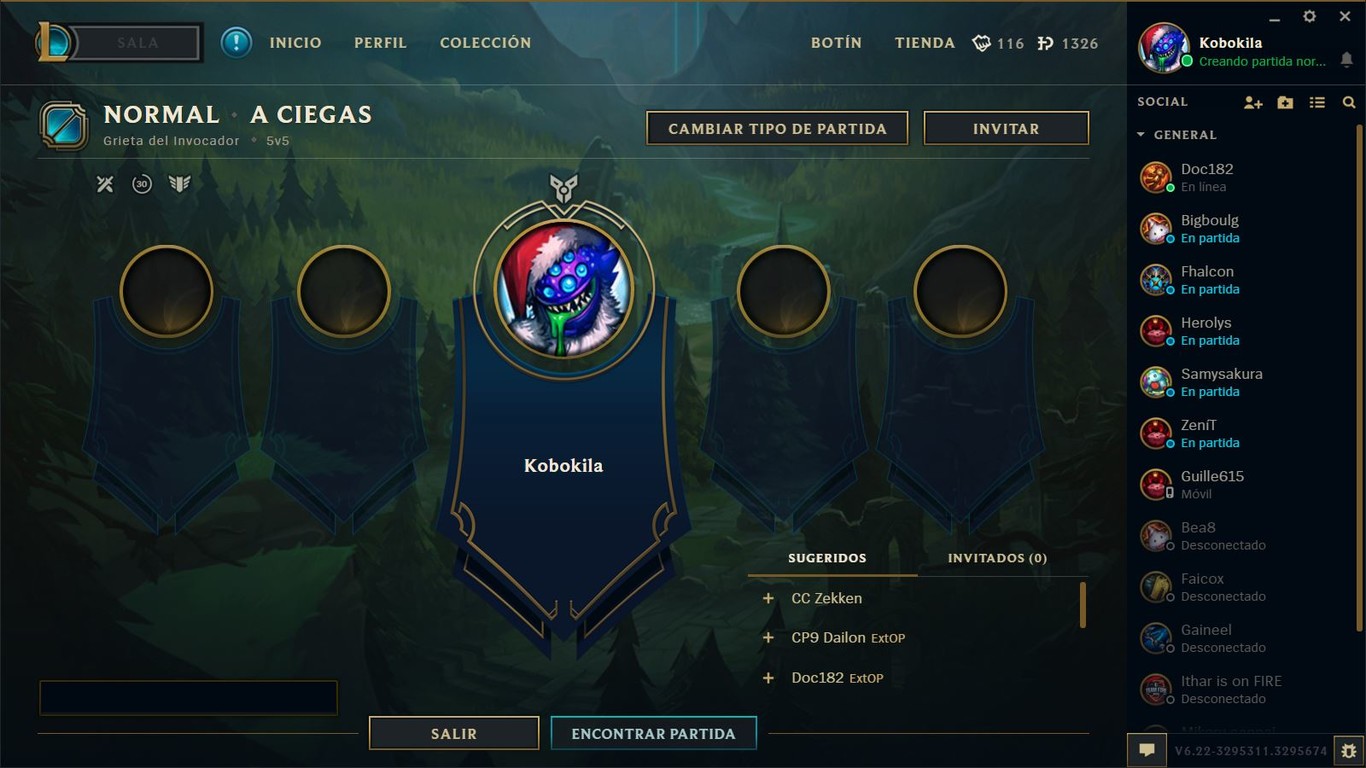Switch to the SUGERIDOS tab
This screenshot has height=768, width=1366.
pyautogui.click(x=827, y=558)
